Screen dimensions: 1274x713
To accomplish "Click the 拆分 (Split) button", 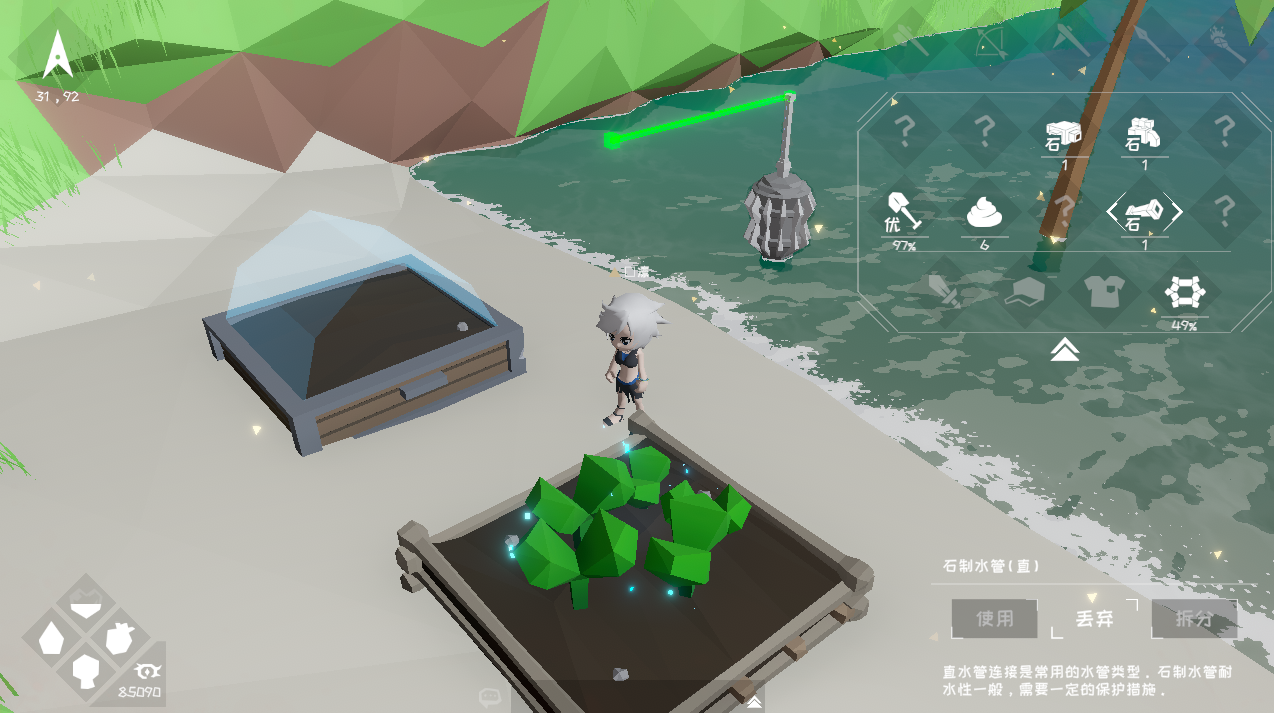I will (x=1194, y=619).
